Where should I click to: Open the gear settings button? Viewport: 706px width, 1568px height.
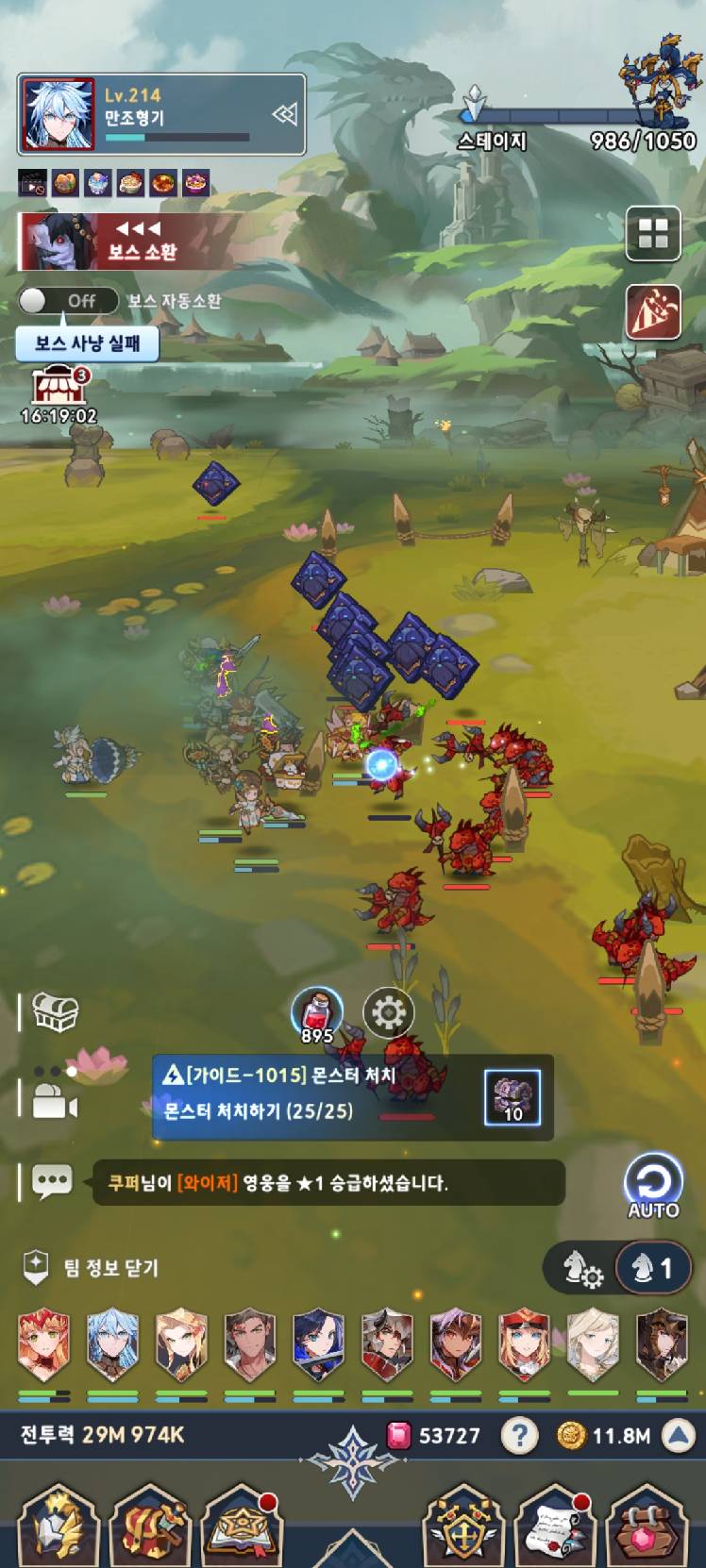(388, 1012)
